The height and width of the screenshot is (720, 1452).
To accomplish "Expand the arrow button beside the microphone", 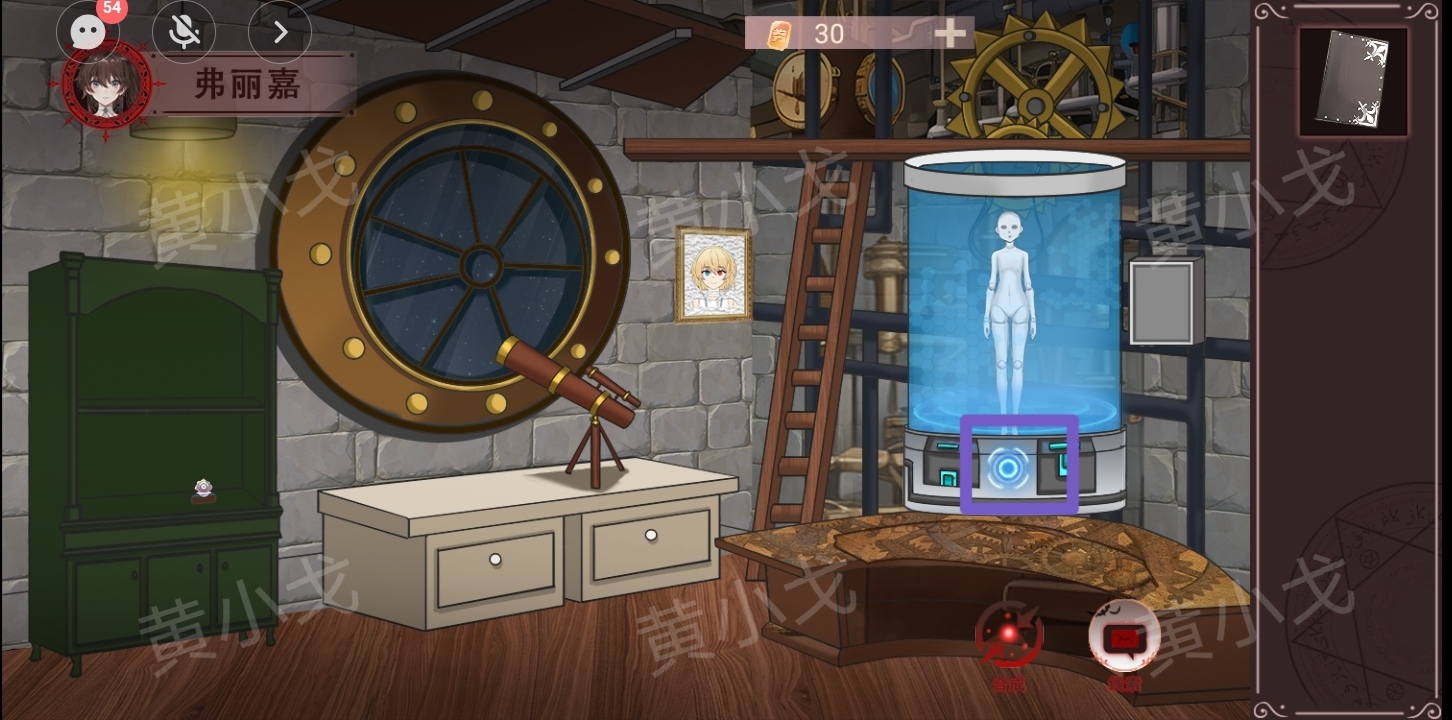I will pos(279,32).
